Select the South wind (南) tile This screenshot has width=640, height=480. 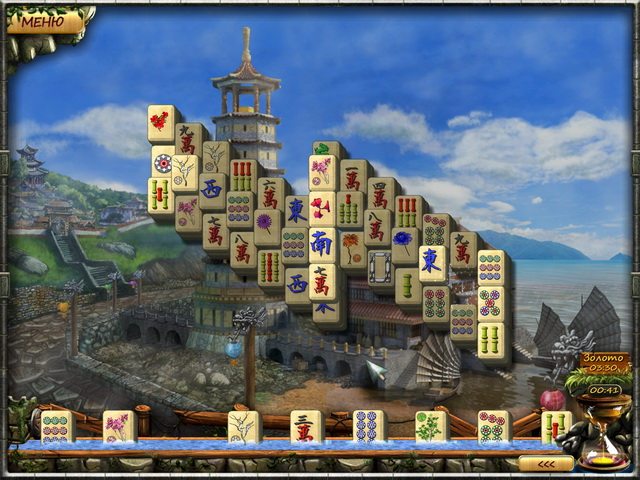tap(321, 245)
